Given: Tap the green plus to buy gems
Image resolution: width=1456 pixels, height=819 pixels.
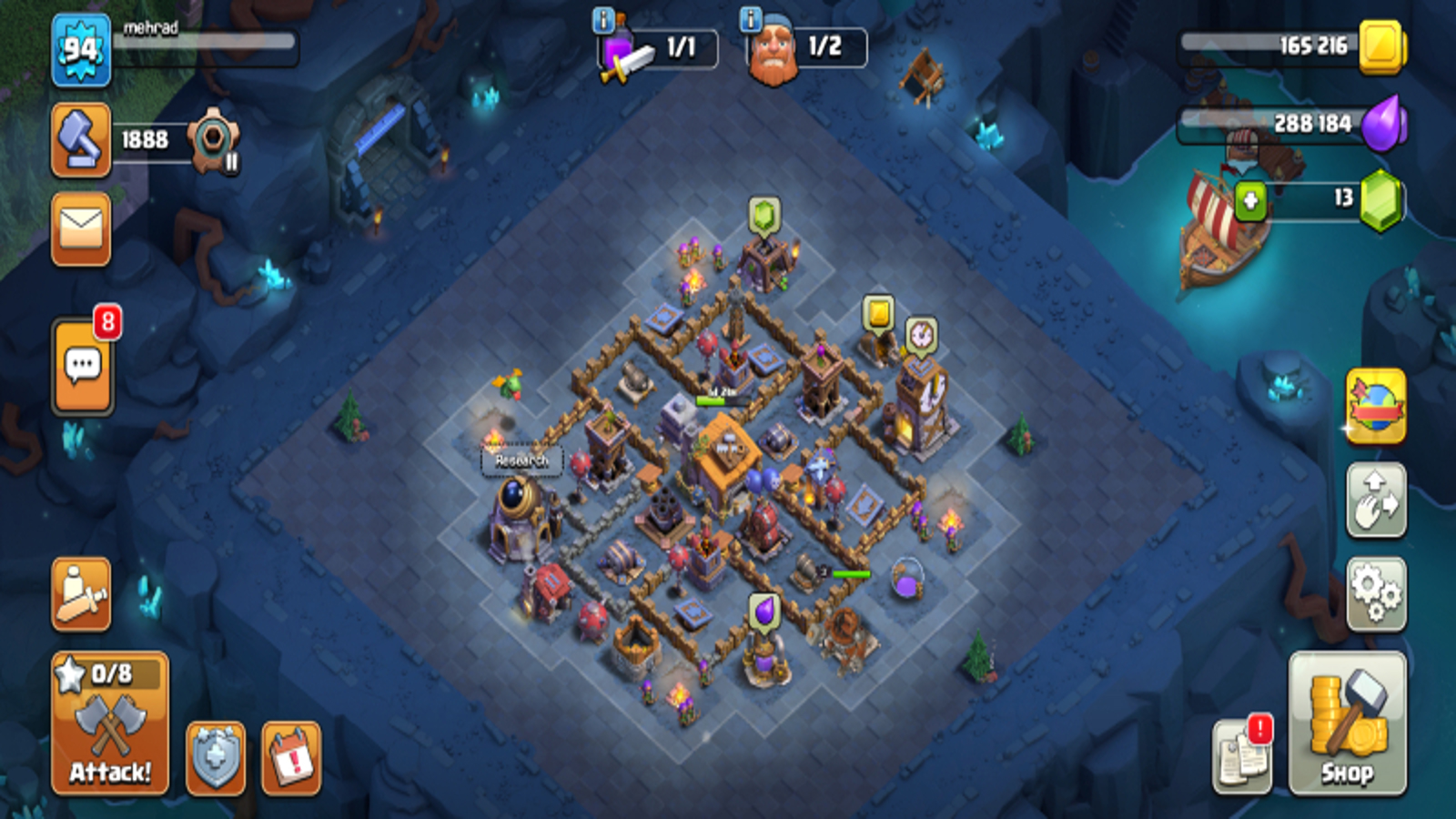Looking at the screenshot, I should pyautogui.click(x=1250, y=200).
